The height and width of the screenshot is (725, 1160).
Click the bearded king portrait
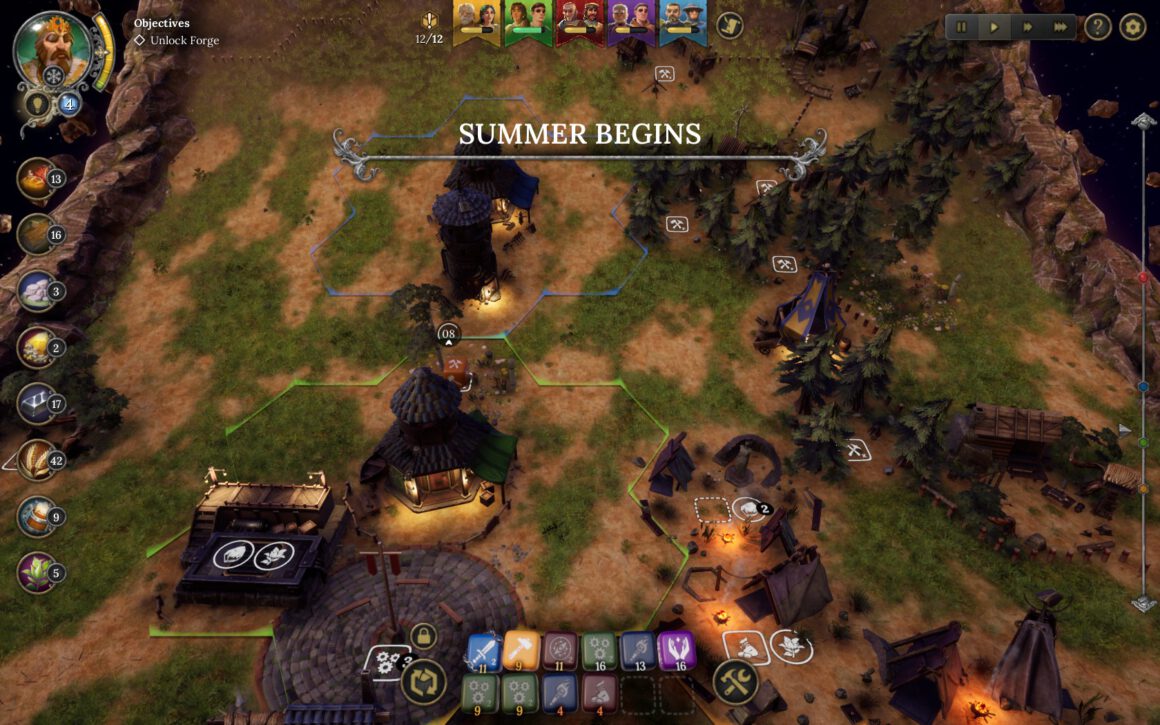tap(54, 48)
